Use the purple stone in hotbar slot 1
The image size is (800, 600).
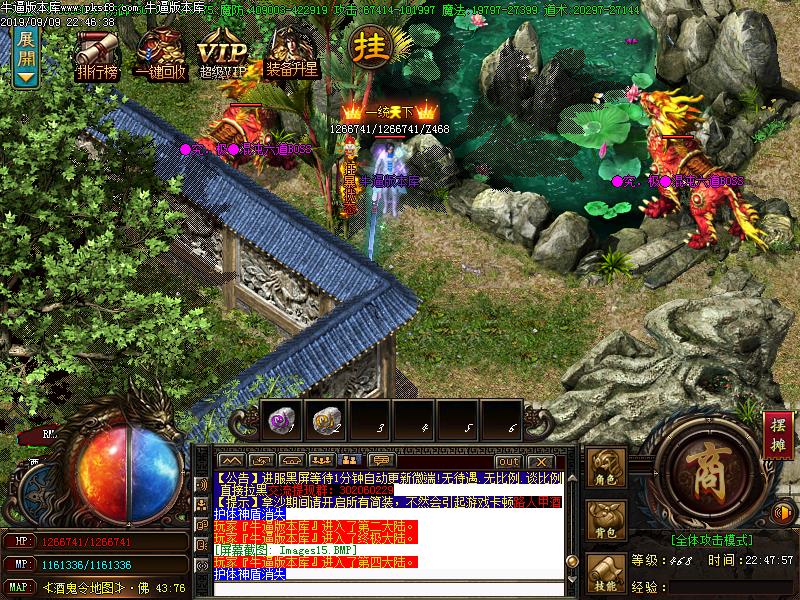point(281,421)
